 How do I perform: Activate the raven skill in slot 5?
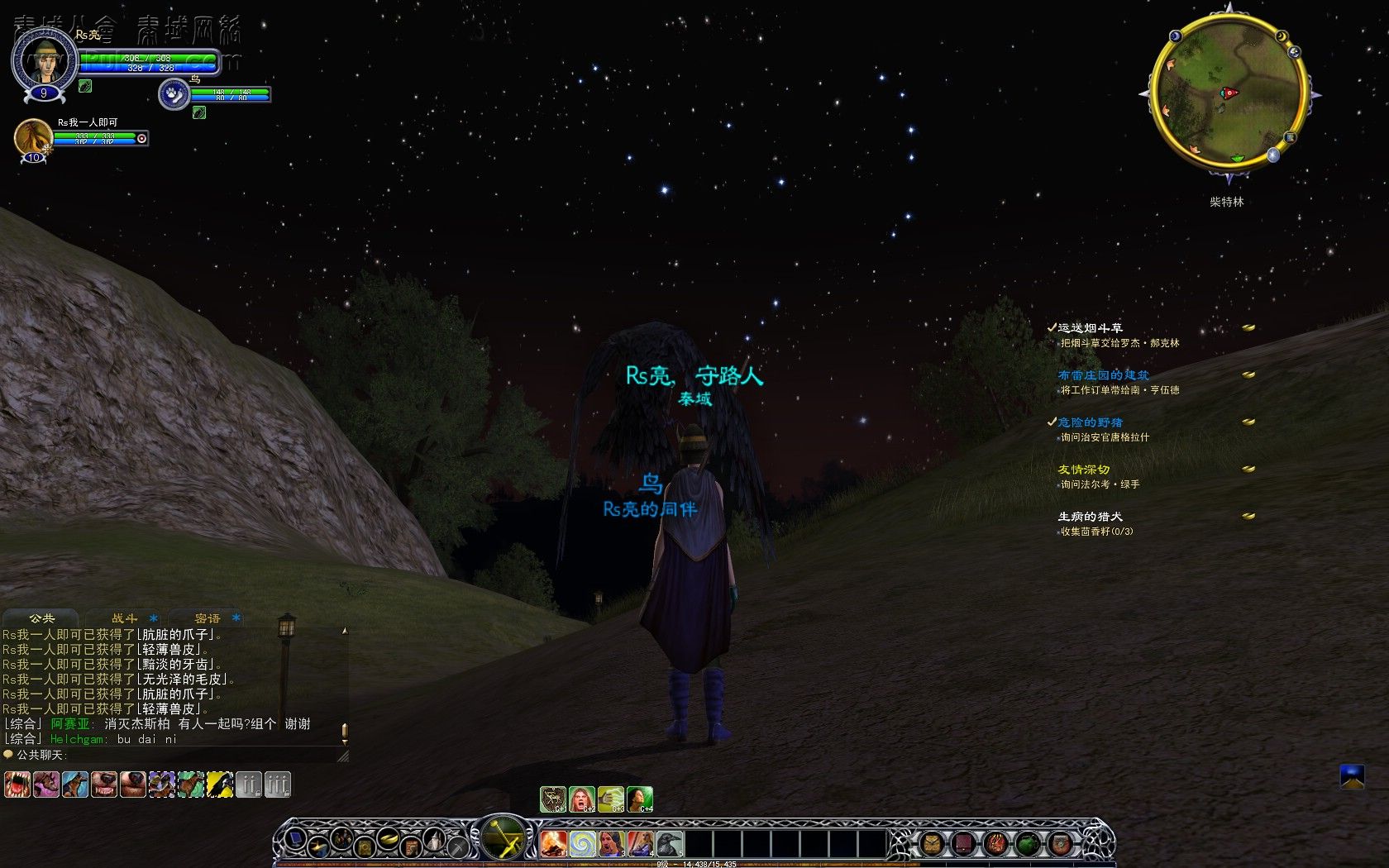tap(669, 843)
